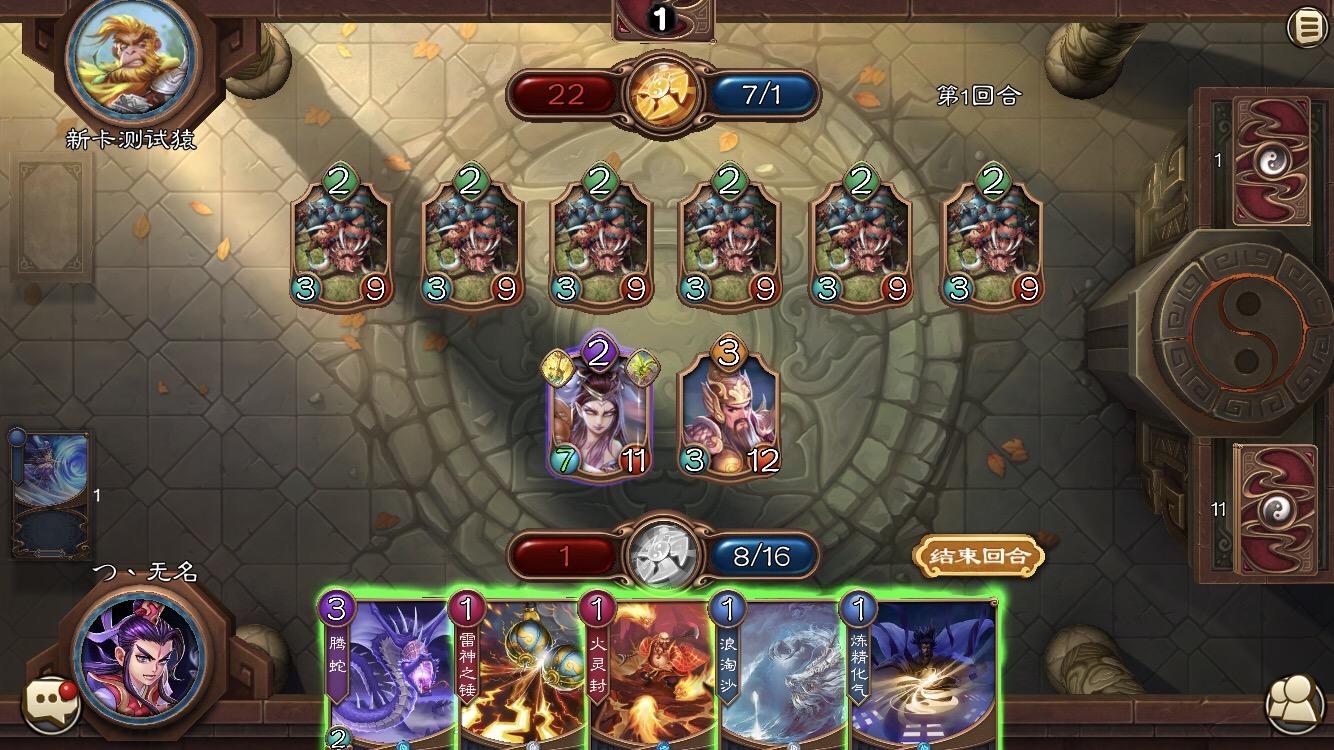The image size is (1334, 750).
Task: Select the 火灵封 fire card
Action: point(648,670)
